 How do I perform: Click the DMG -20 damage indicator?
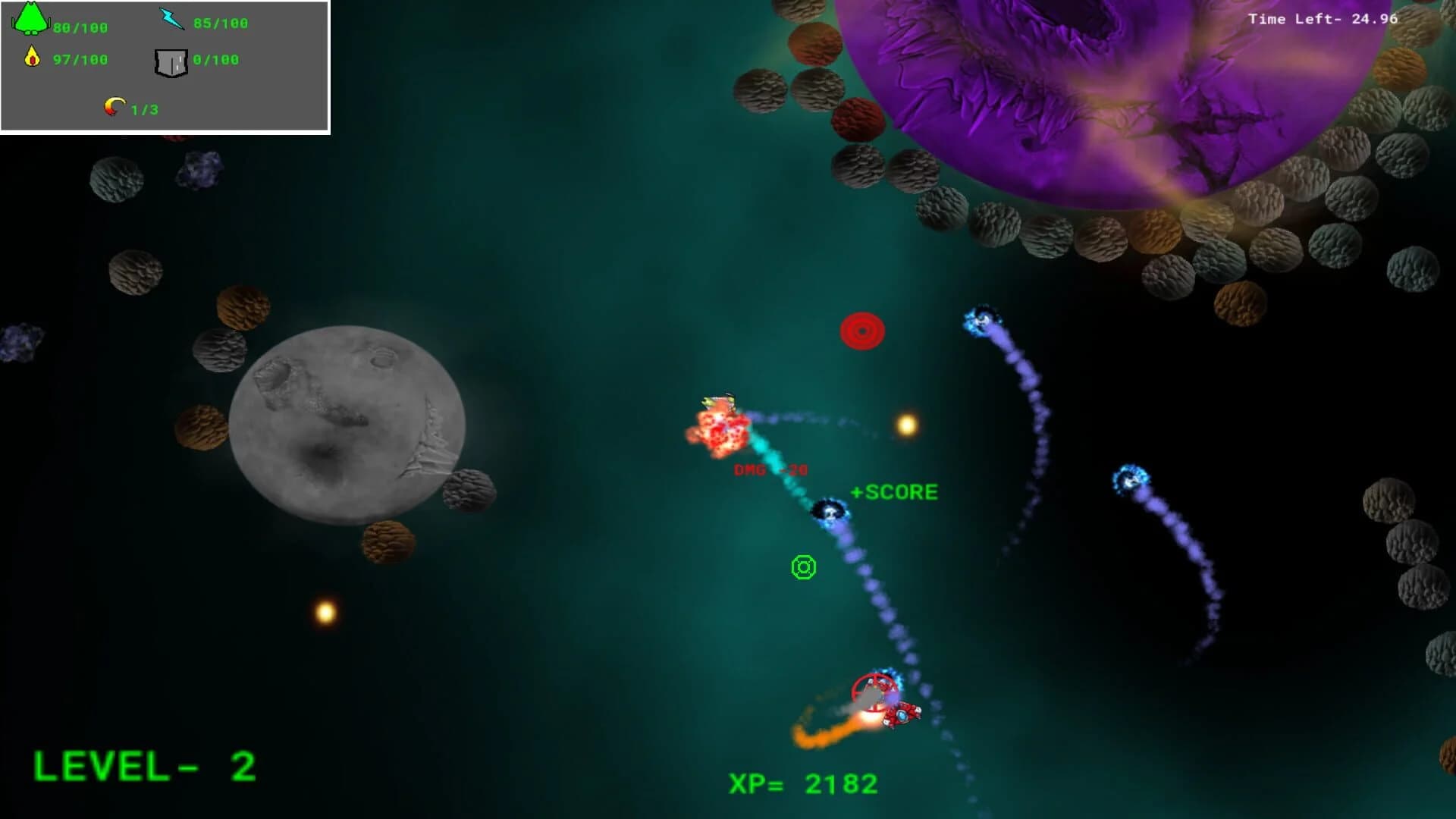click(x=768, y=468)
